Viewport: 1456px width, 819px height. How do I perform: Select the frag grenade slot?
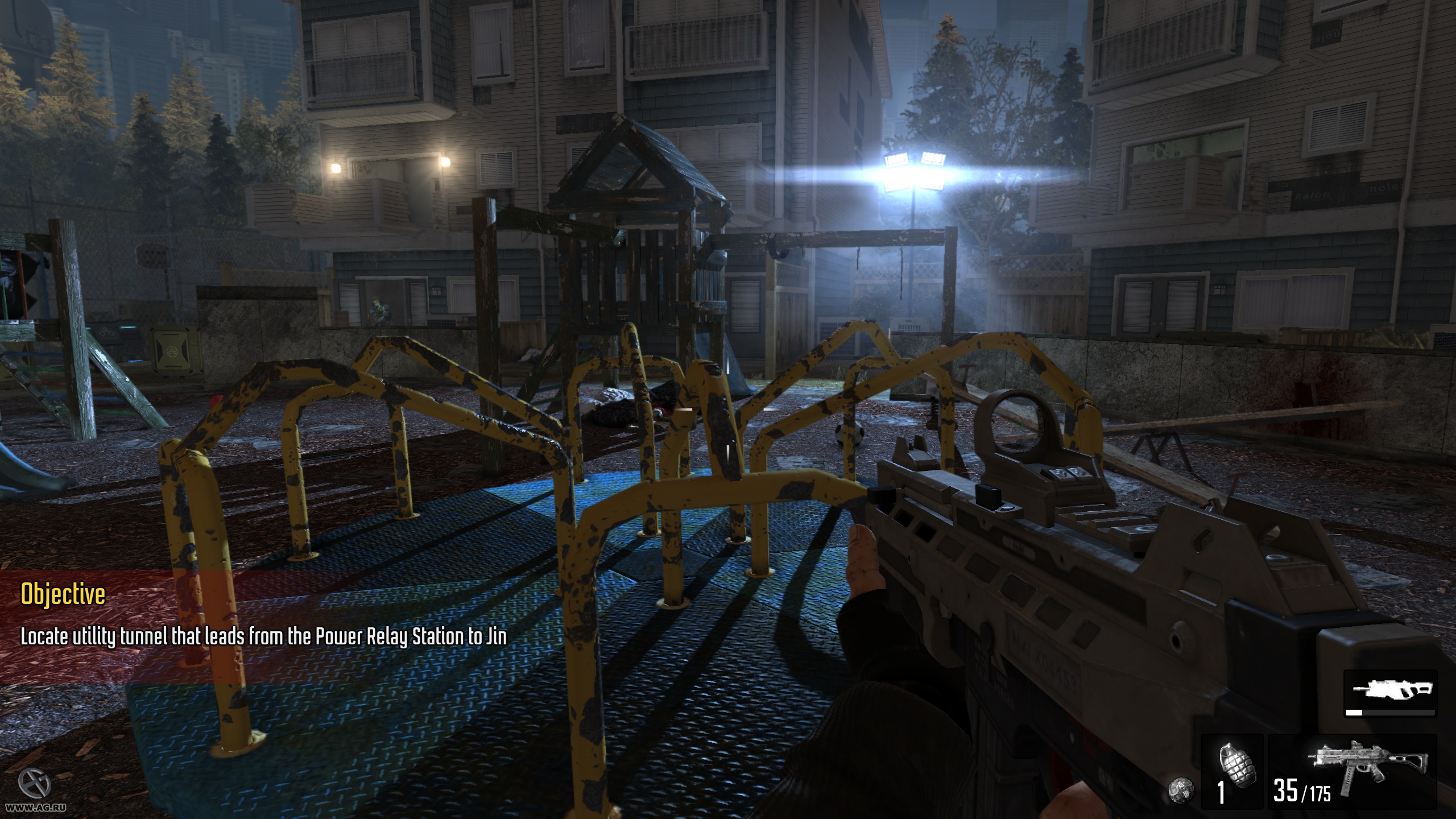[1232, 772]
